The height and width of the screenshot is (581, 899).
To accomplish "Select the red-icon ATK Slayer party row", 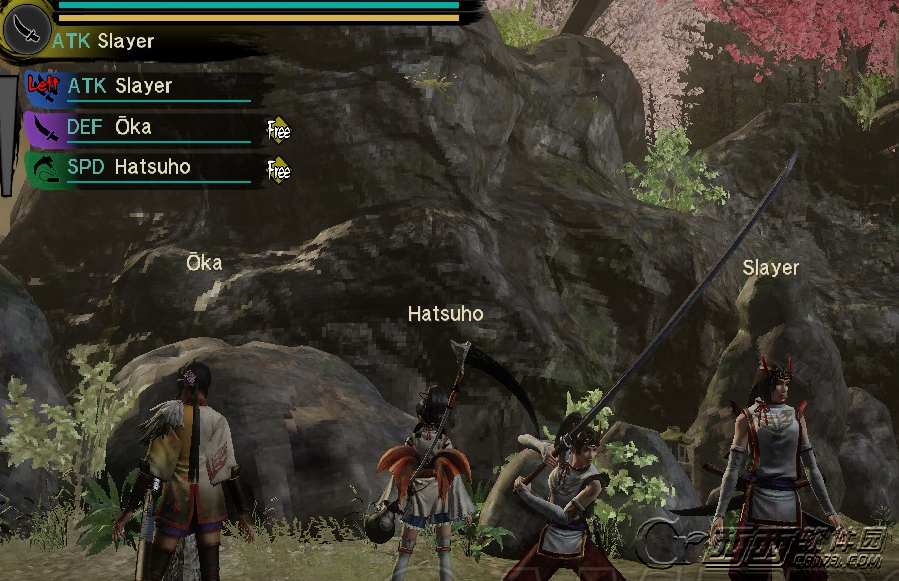I will 140,87.
